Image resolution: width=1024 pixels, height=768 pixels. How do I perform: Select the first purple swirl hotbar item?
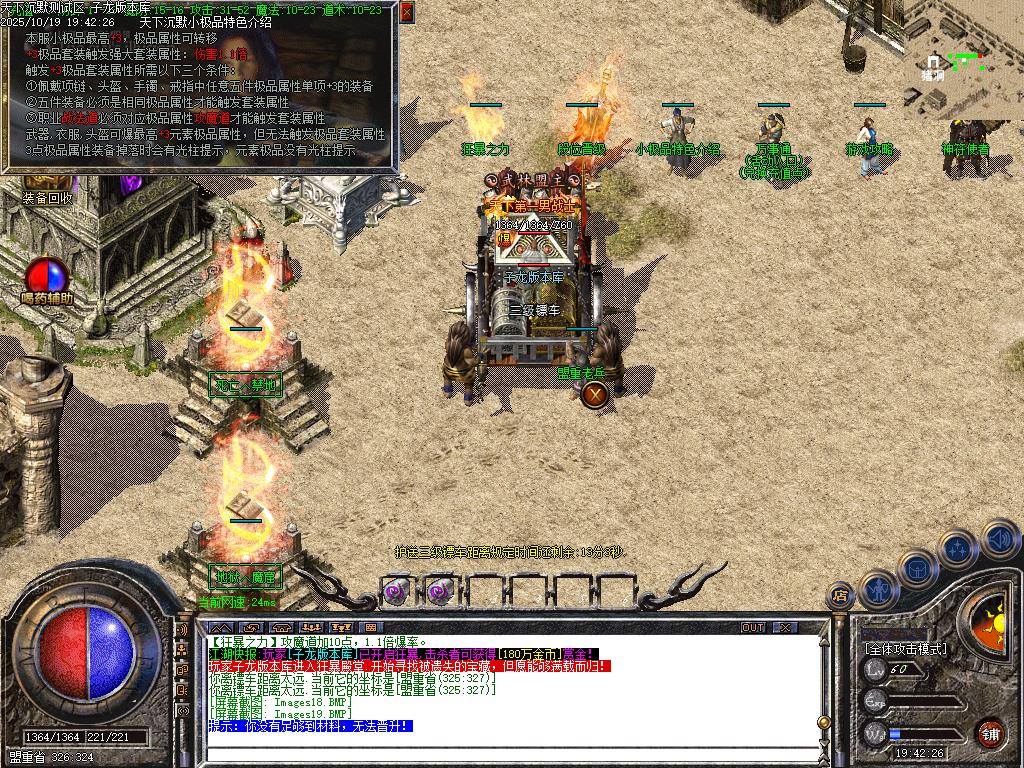[397, 590]
